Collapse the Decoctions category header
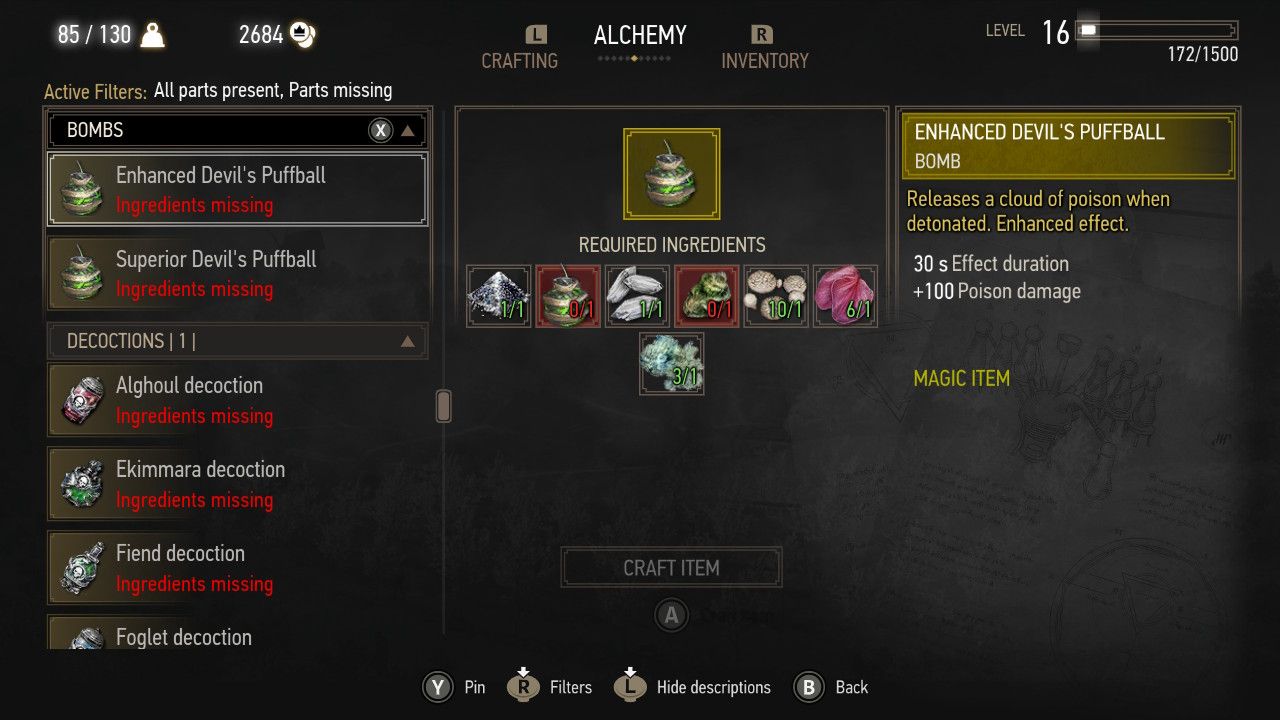Image resolution: width=1280 pixels, height=720 pixels. [408, 341]
